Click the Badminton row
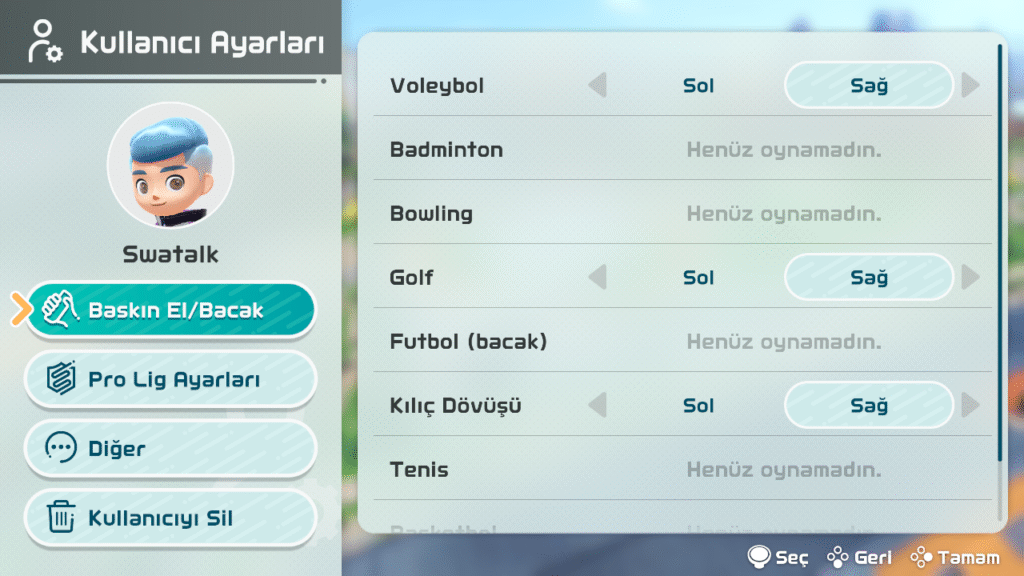Viewport: 1024px width, 576px height. point(680,150)
